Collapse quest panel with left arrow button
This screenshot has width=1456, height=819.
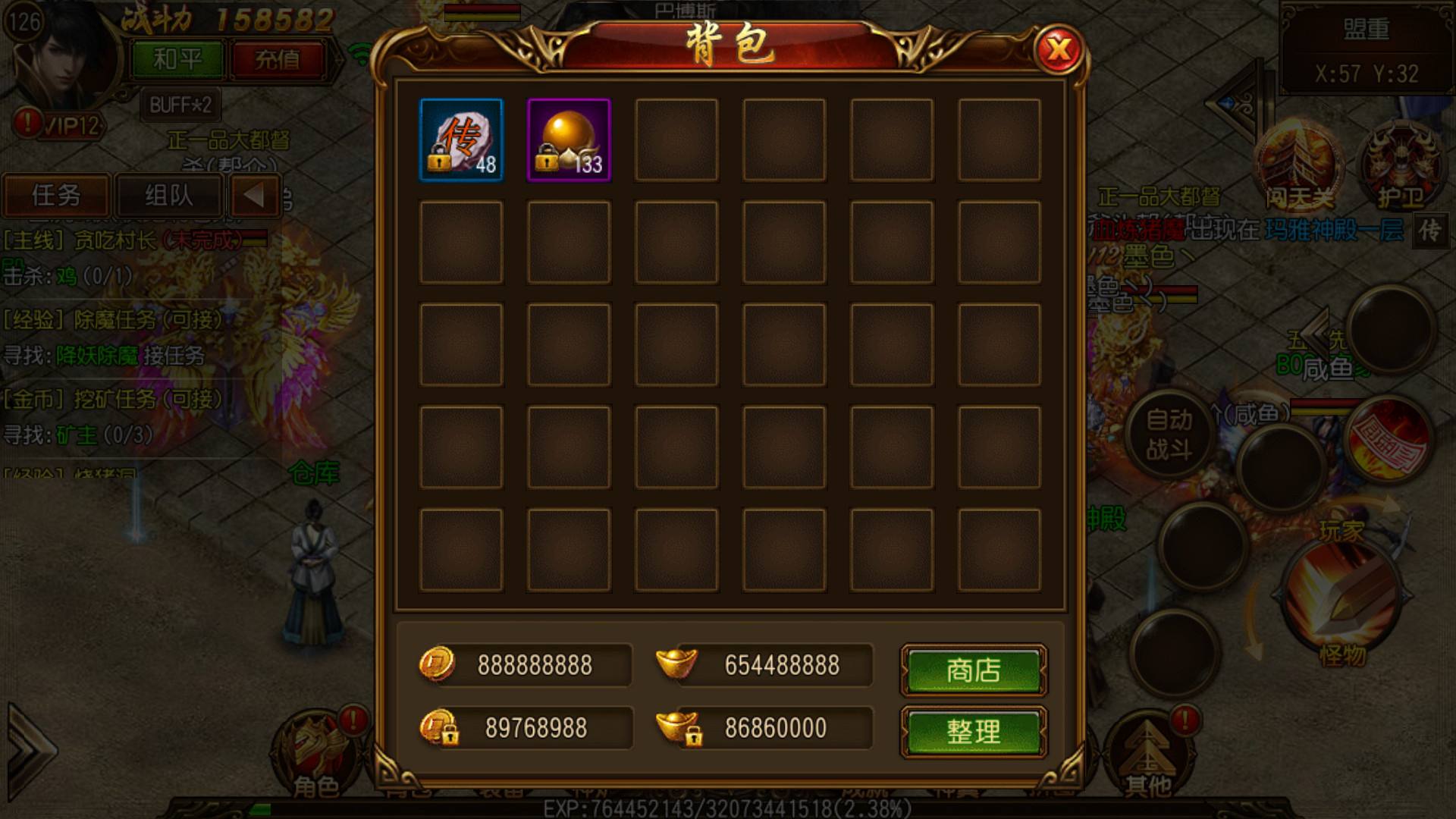254,196
